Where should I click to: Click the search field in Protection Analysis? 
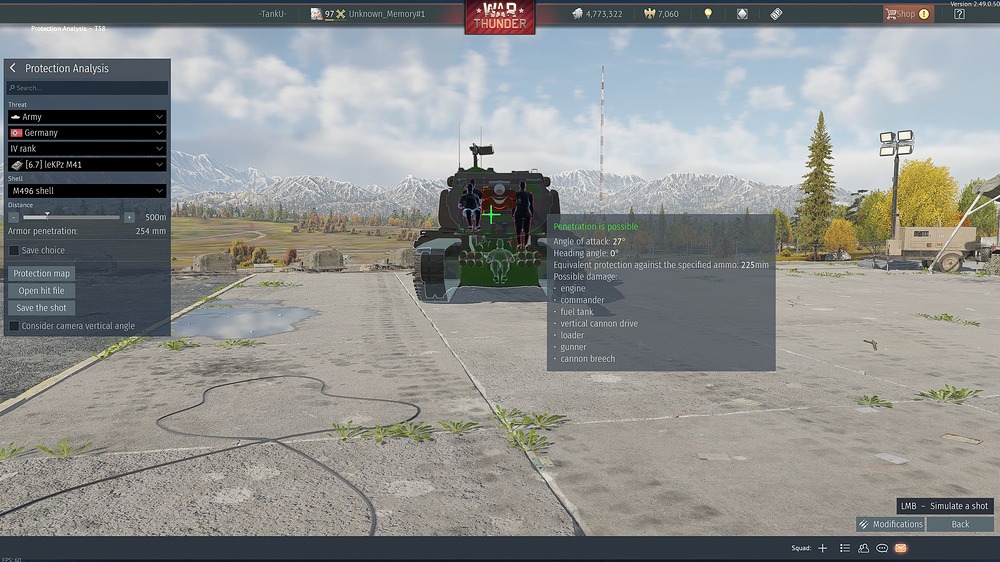(x=87, y=88)
